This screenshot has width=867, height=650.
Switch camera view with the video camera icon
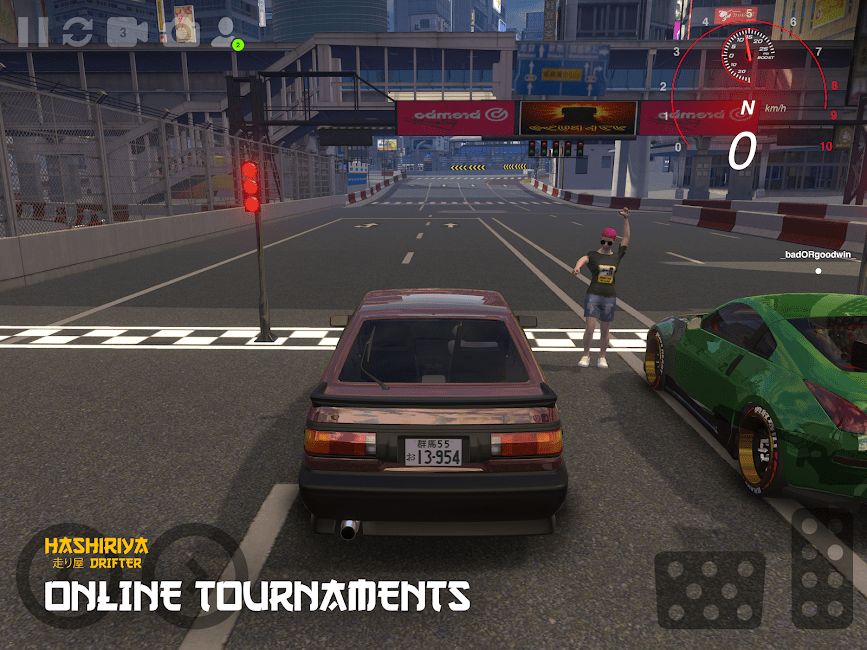[x=127, y=31]
